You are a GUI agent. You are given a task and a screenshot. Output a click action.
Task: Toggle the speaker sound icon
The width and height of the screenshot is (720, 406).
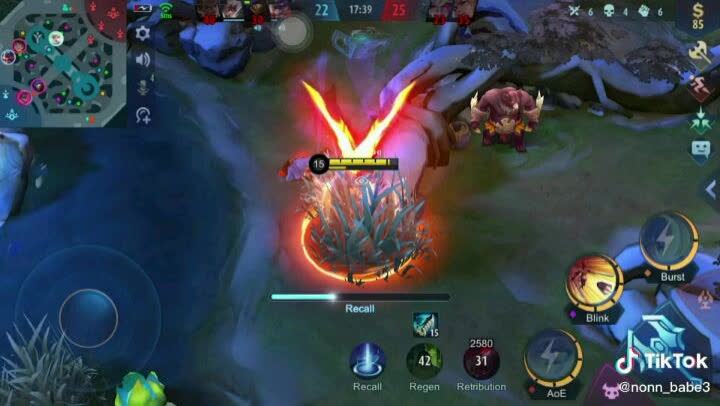[143, 59]
